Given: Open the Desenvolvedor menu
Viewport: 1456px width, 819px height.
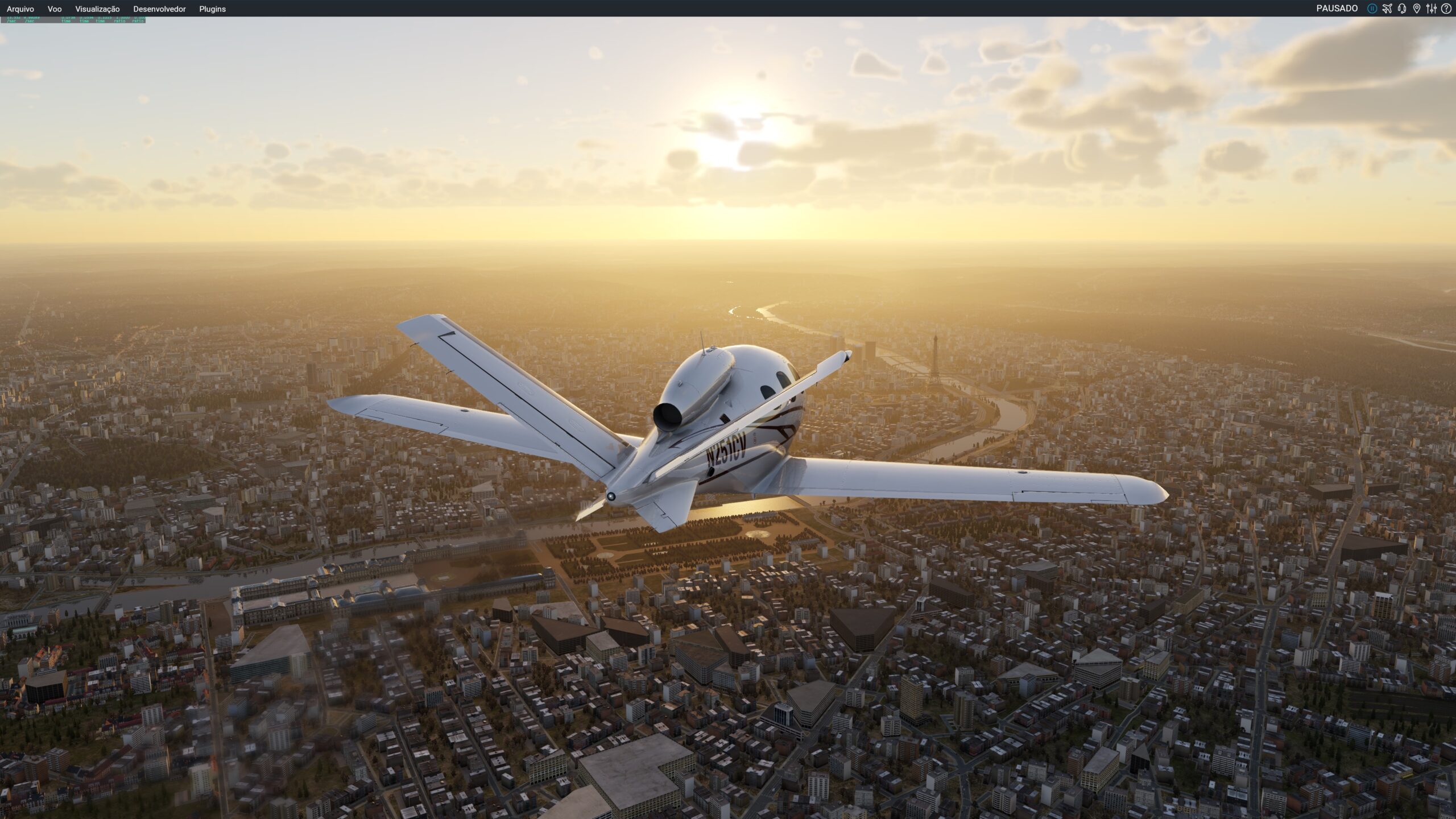Looking at the screenshot, I should pyautogui.click(x=159, y=9).
